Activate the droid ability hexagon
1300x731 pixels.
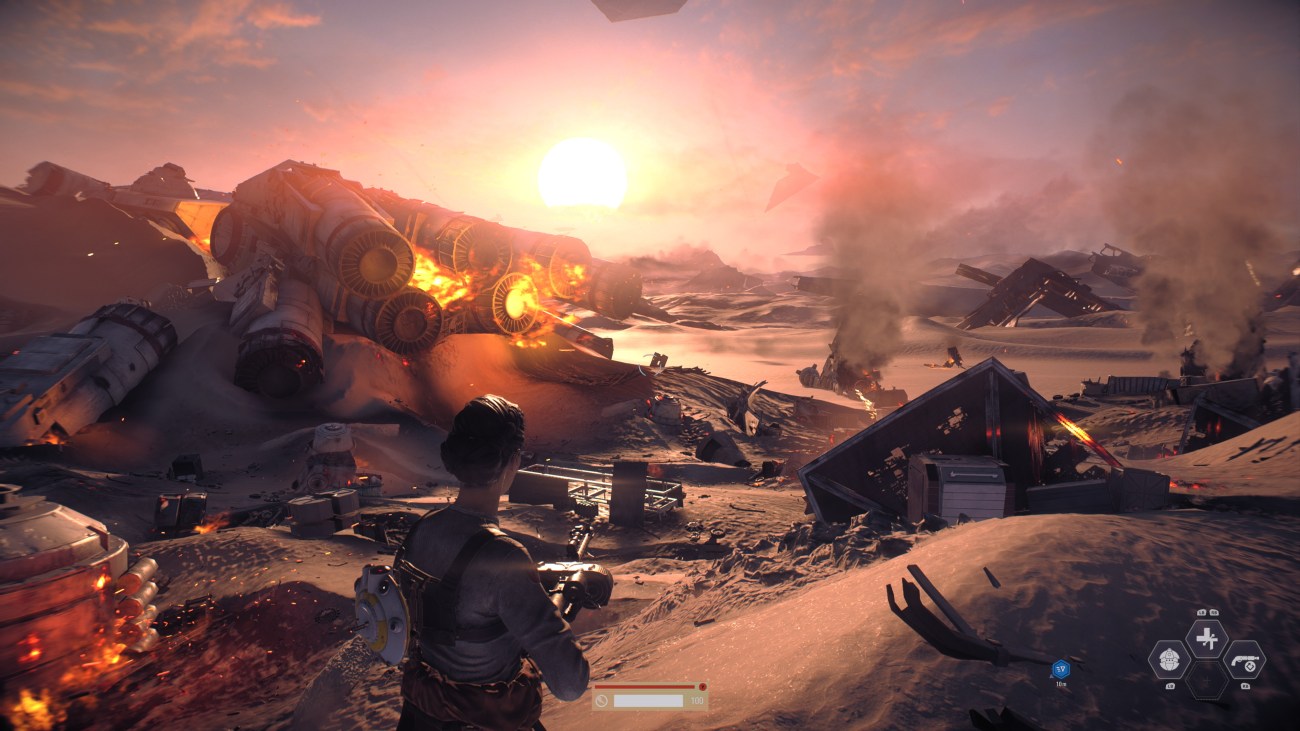coord(1168,659)
